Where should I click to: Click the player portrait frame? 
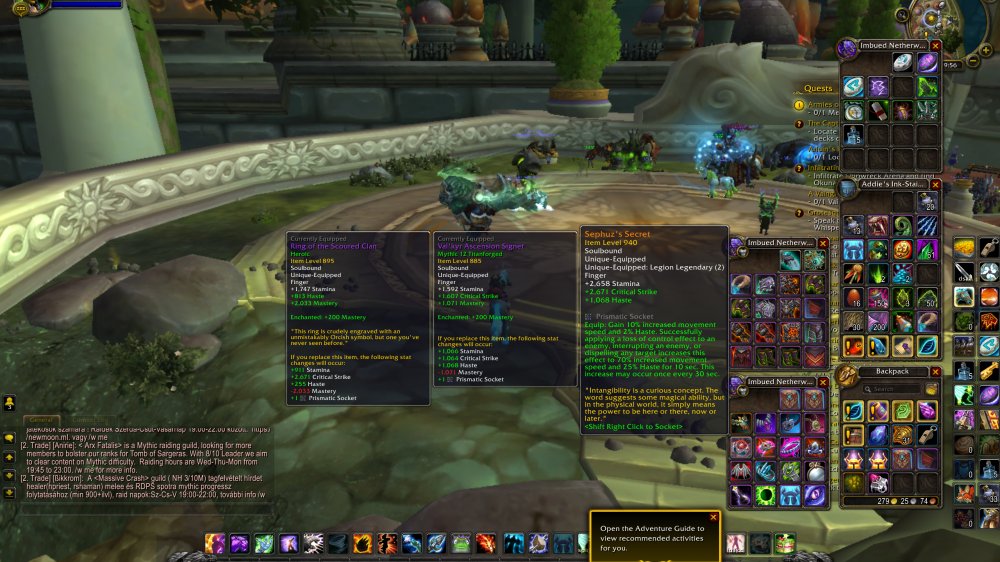point(20,6)
